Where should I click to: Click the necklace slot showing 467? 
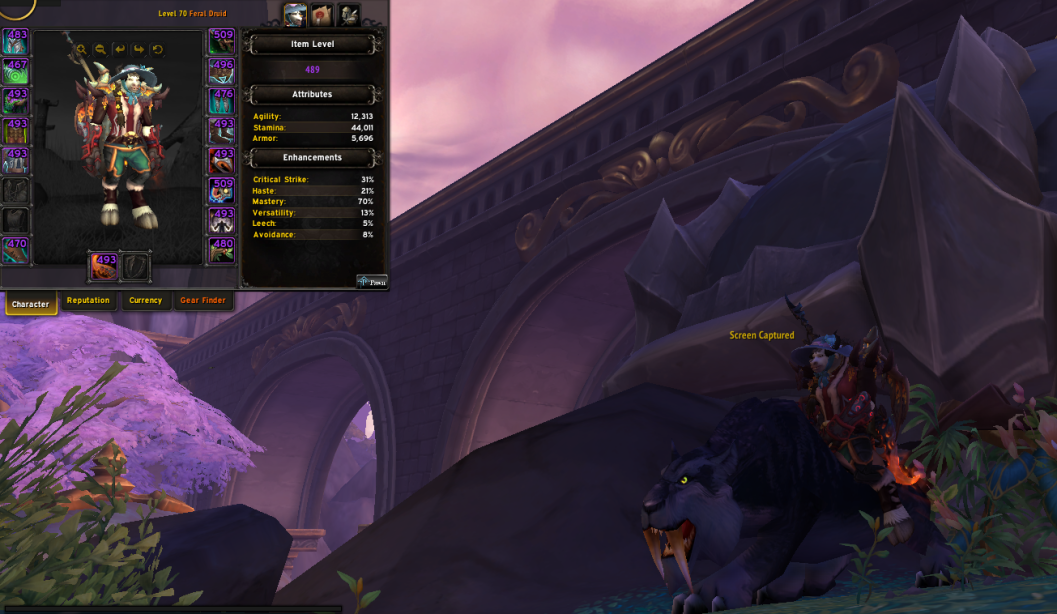click(x=16, y=72)
